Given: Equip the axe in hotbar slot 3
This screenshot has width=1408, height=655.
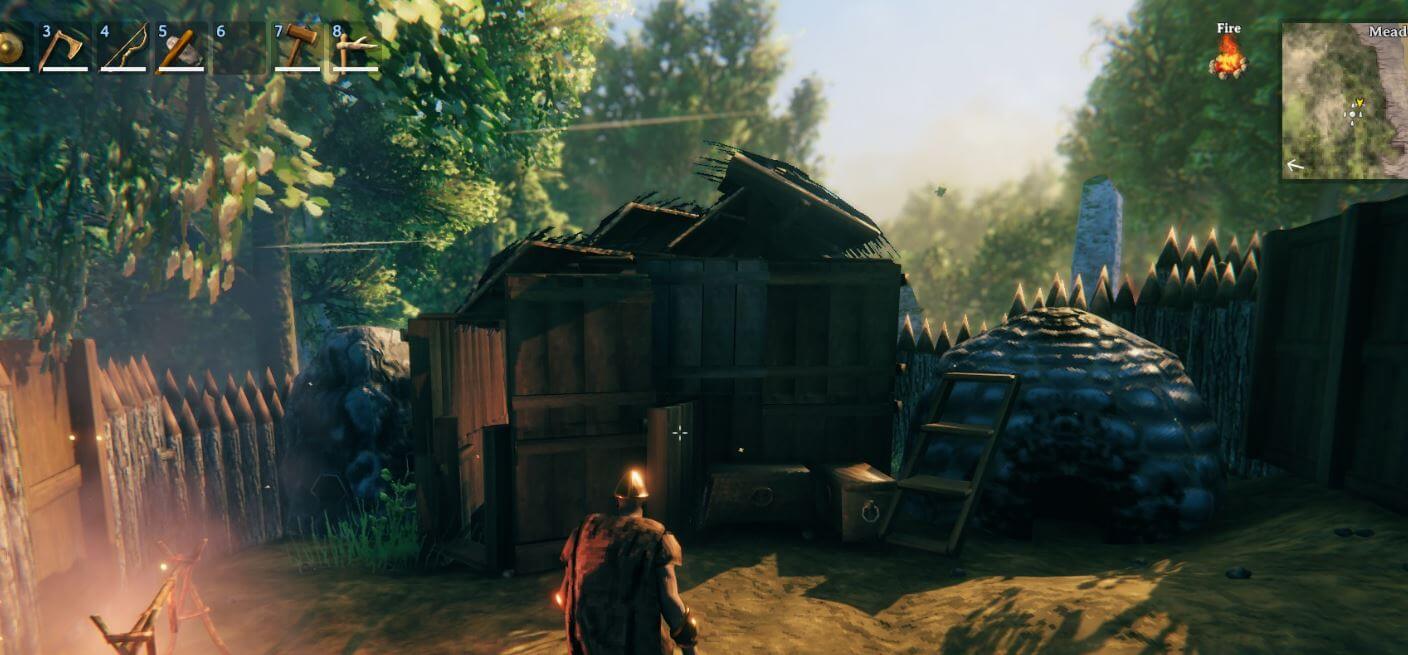Looking at the screenshot, I should pyautogui.click(x=62, y=48).
